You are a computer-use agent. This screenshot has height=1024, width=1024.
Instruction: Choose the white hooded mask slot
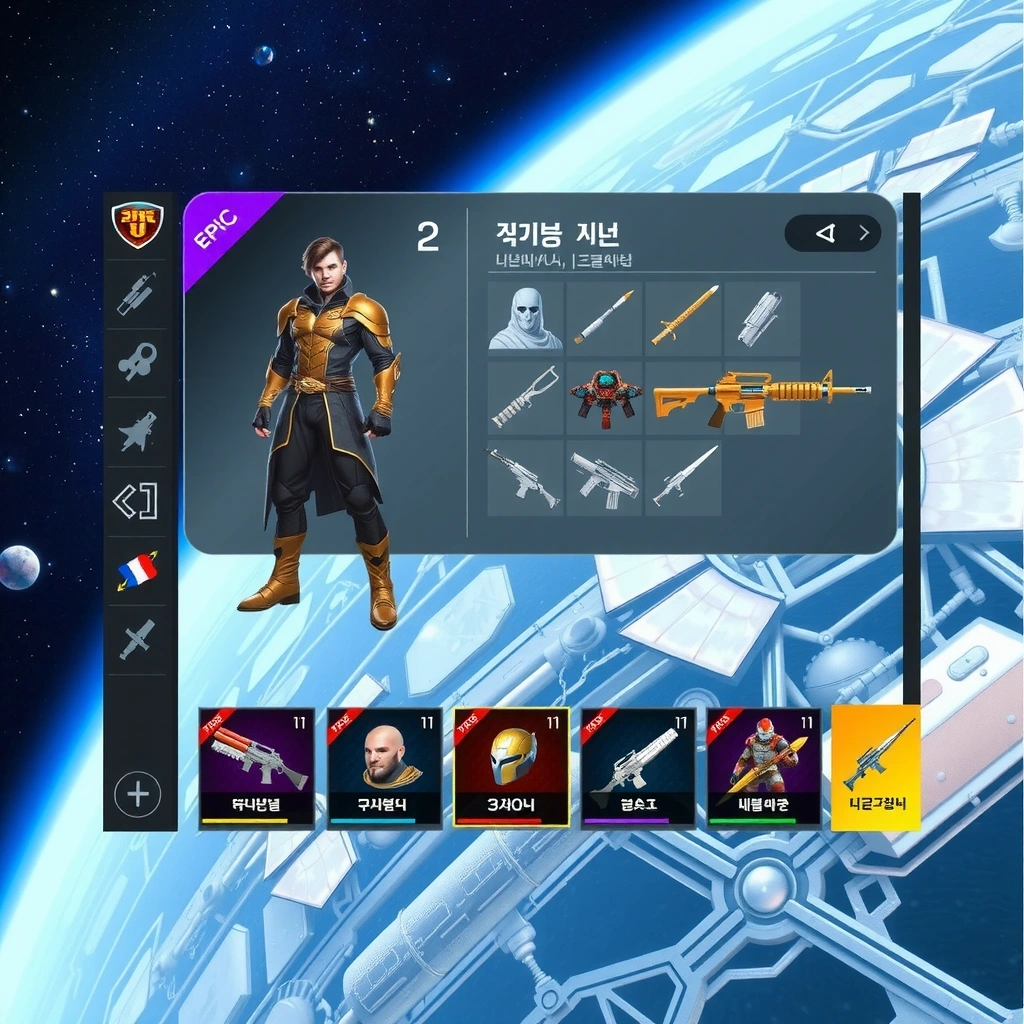point(525,319)
